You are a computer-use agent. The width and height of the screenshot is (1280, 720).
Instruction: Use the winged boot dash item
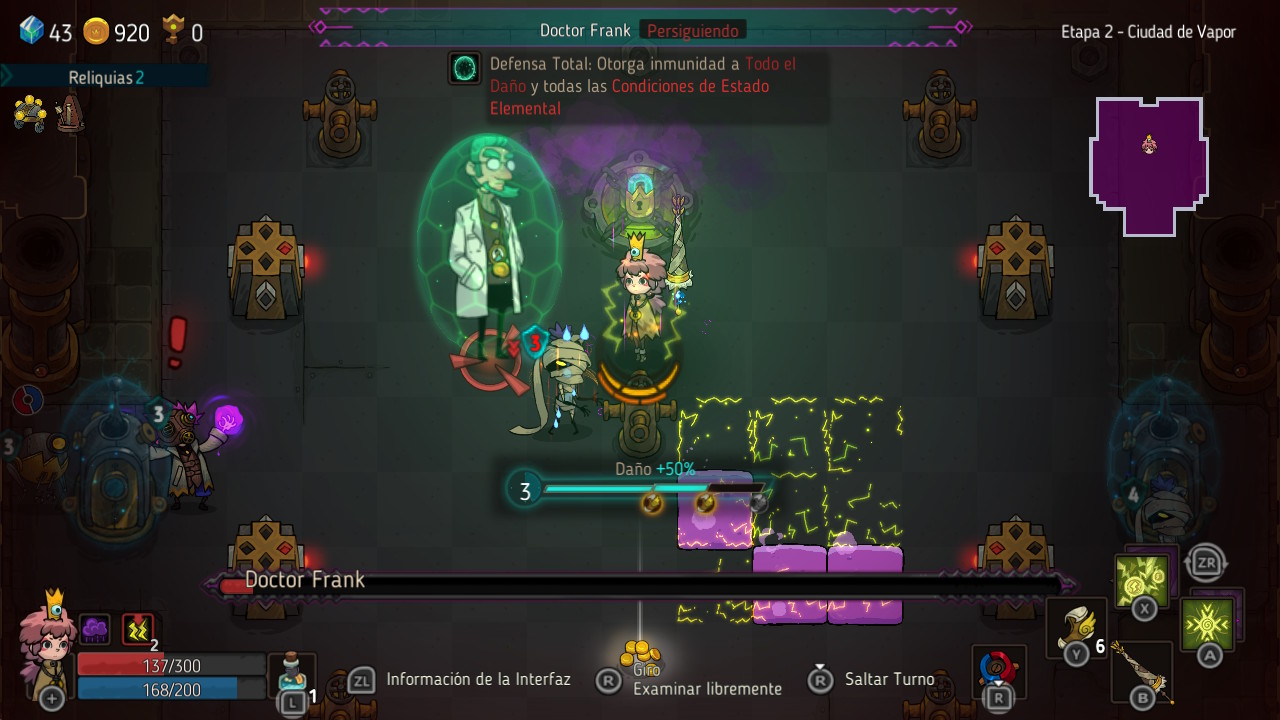(1076, 628)
